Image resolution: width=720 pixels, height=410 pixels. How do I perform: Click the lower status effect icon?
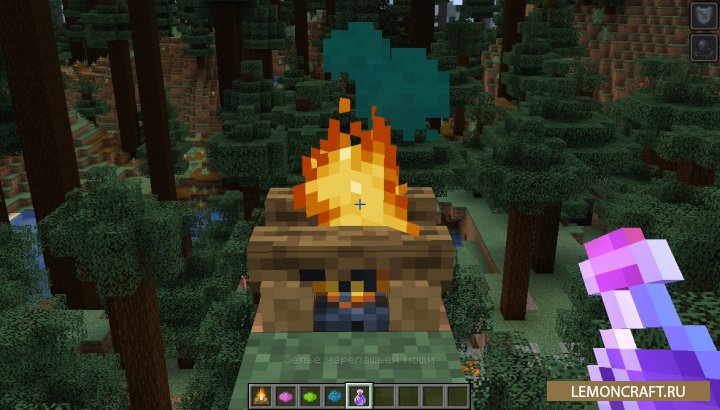(701, 47)
